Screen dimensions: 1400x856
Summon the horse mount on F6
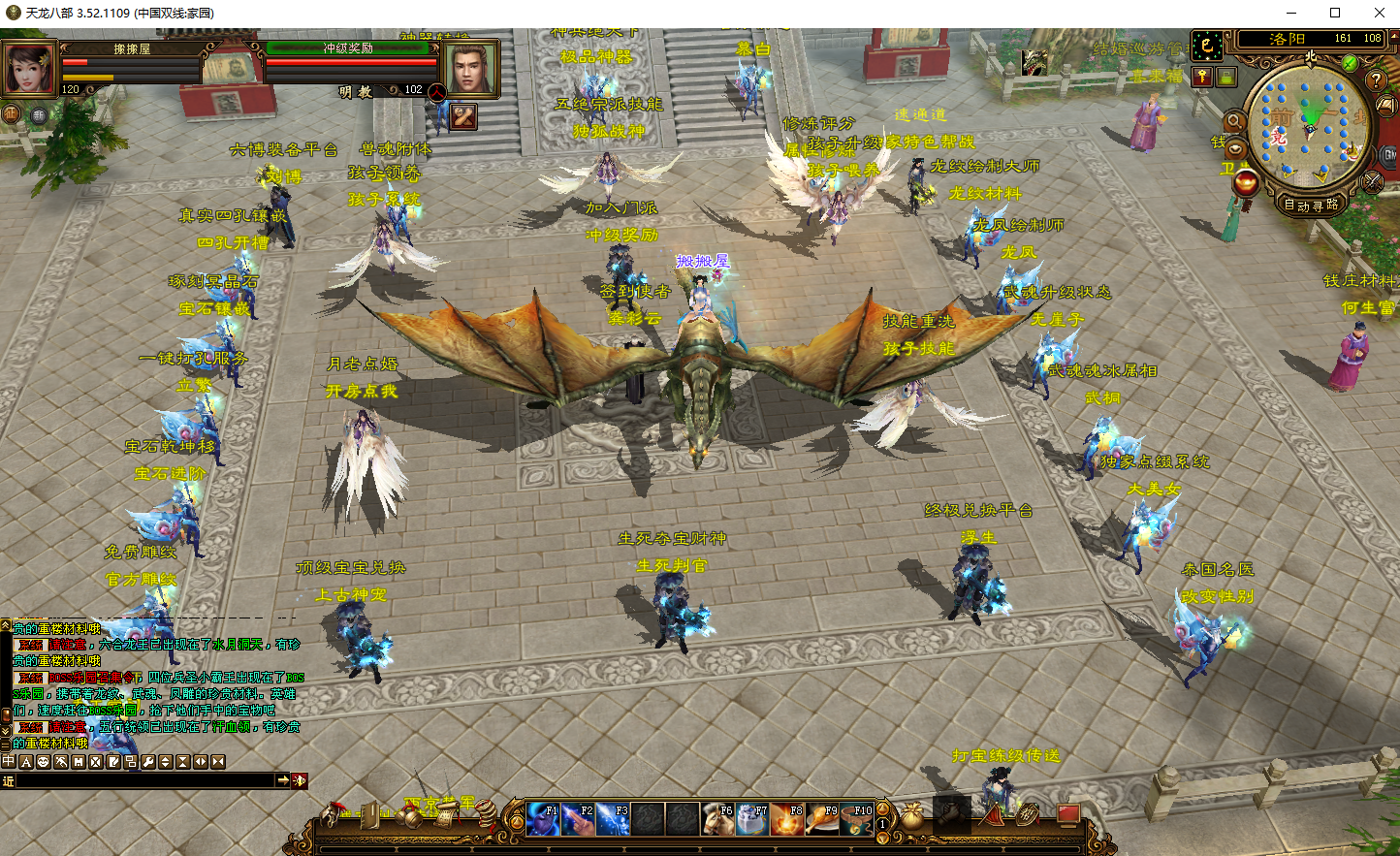(717, 819)
